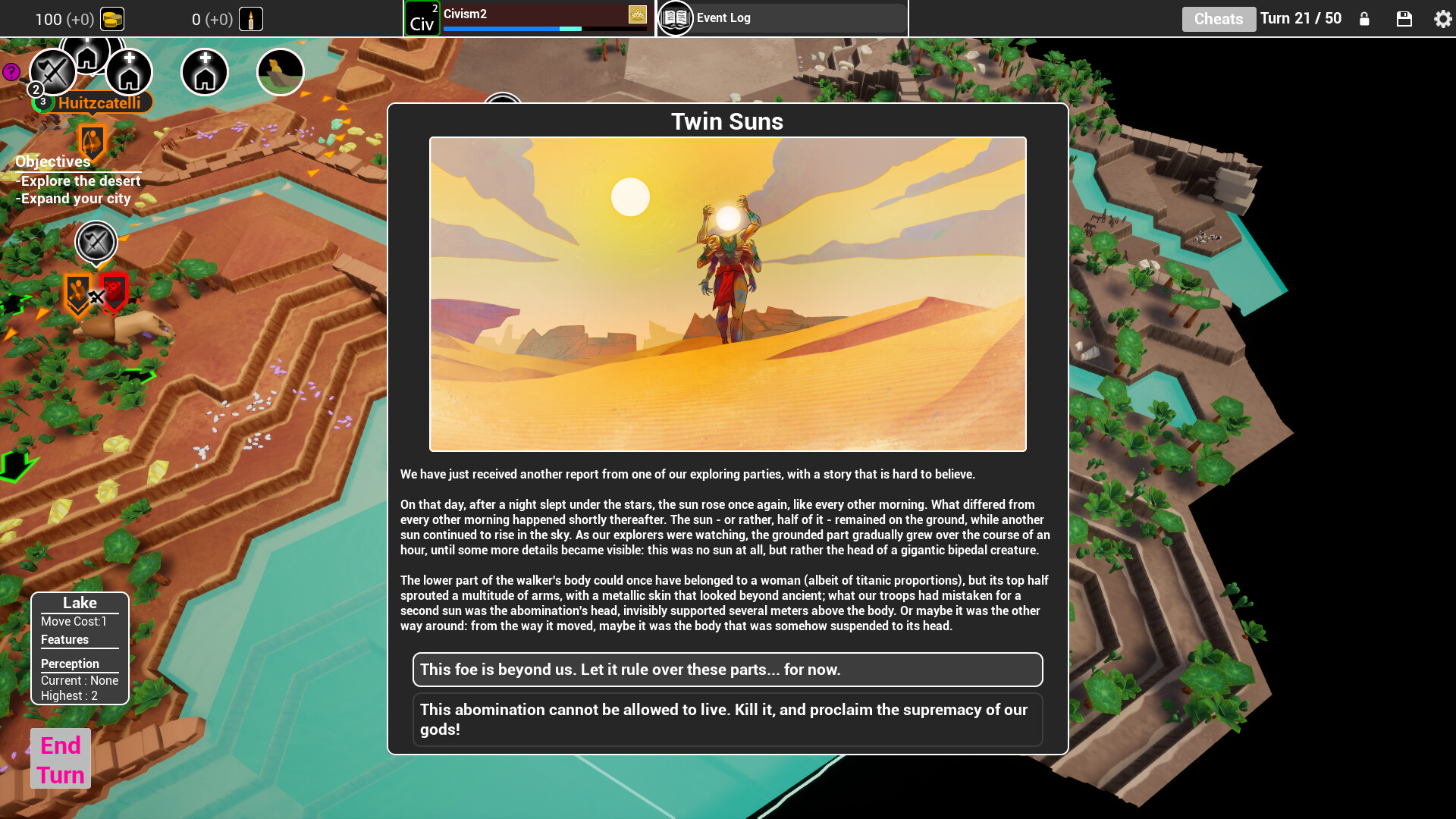The width and height of the screenshot is (1456, 819).
Task: Open the Event Log book icon
Action: (x=674, y=17)
